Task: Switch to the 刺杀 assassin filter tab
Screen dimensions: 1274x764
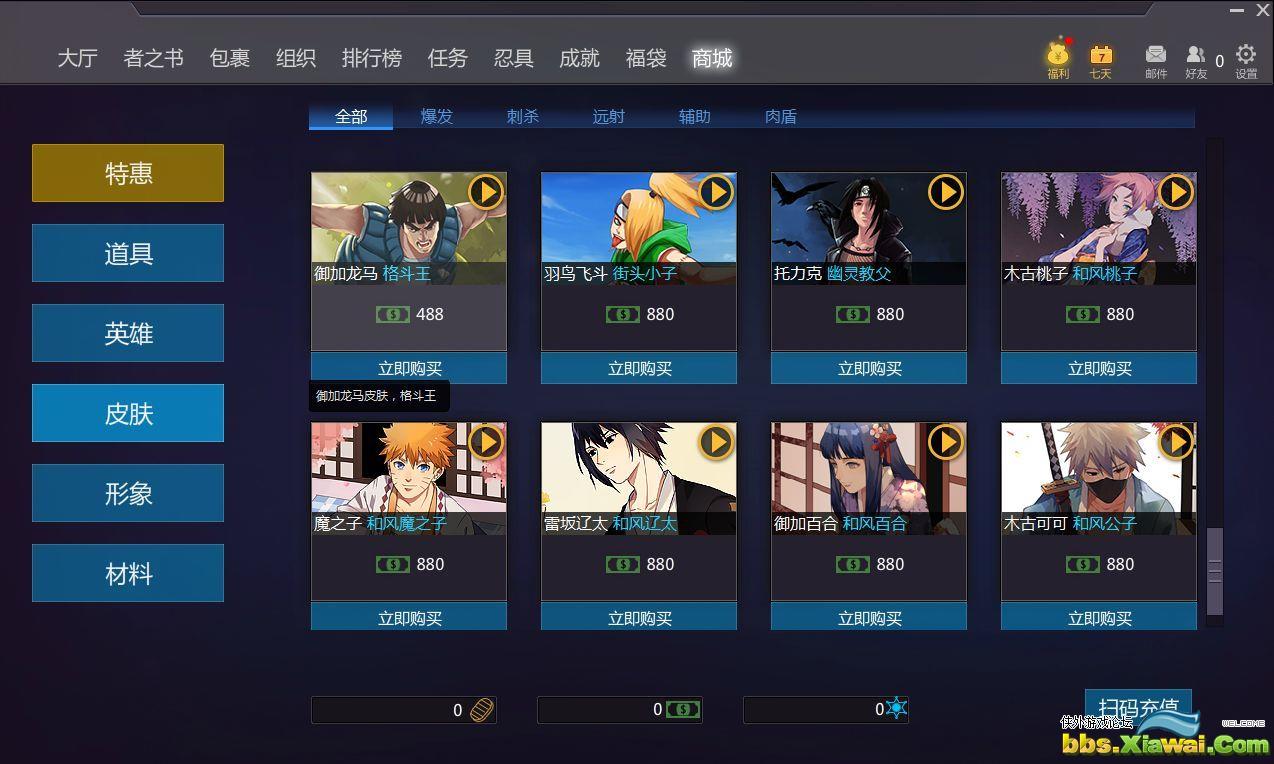Action: [522, 117]
